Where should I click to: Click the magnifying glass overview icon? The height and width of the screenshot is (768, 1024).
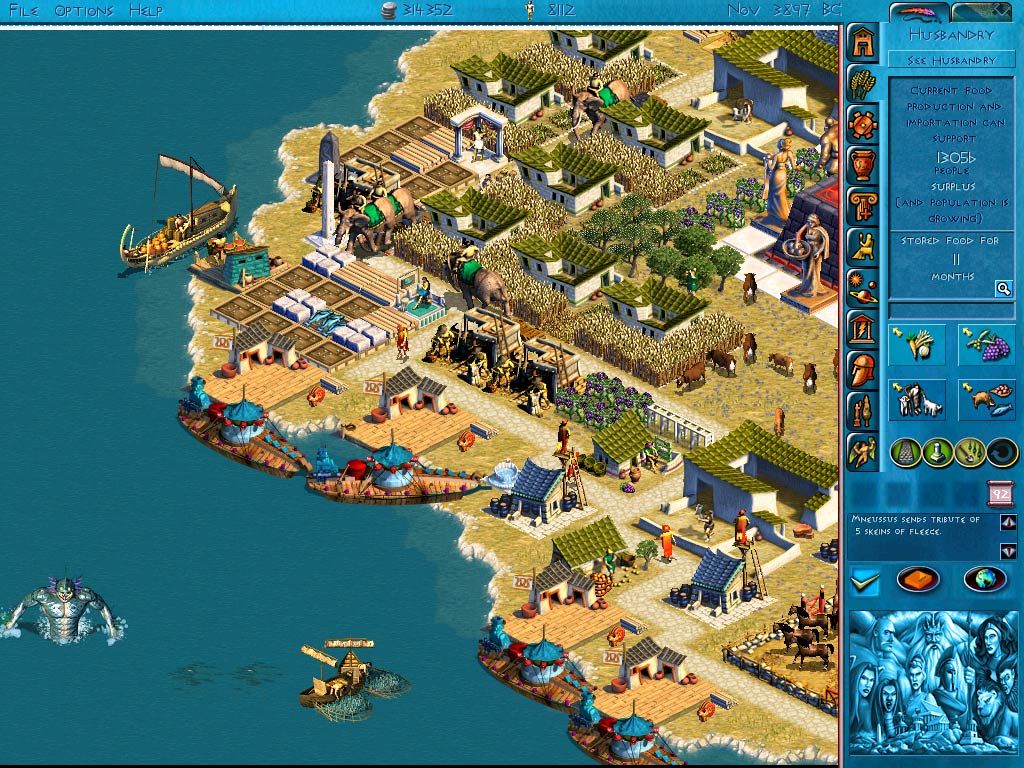(x=1002, y=289)
